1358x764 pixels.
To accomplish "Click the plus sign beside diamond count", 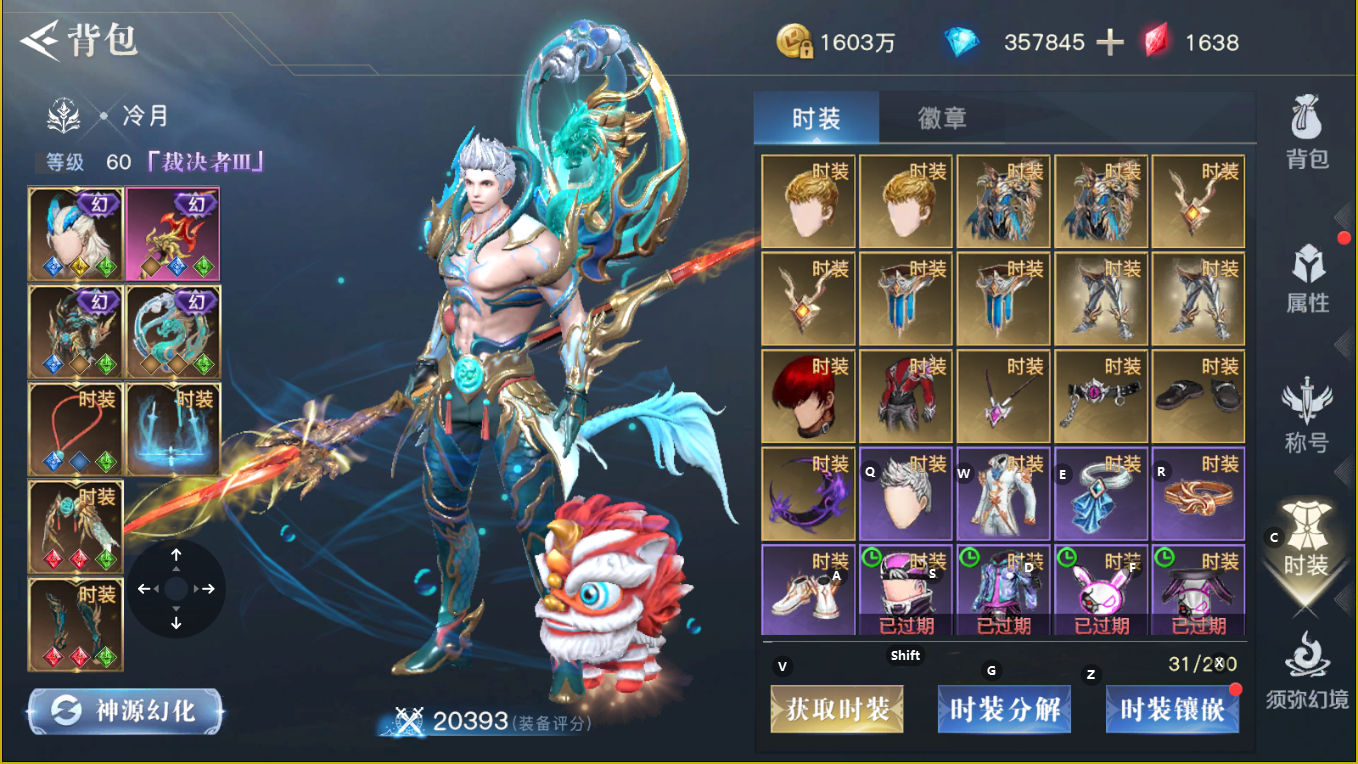I will tap(1110, 41).
